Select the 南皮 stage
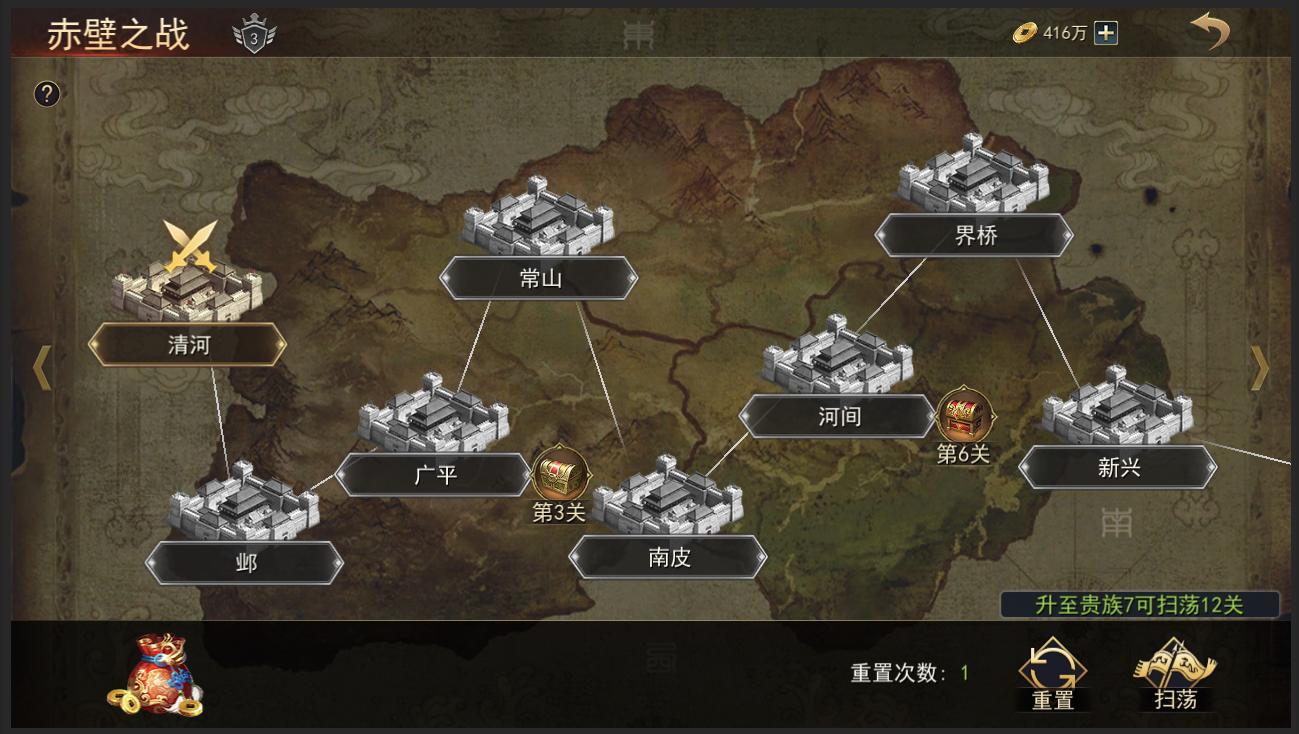The image size is (1299, 734). tap(666, 558)
